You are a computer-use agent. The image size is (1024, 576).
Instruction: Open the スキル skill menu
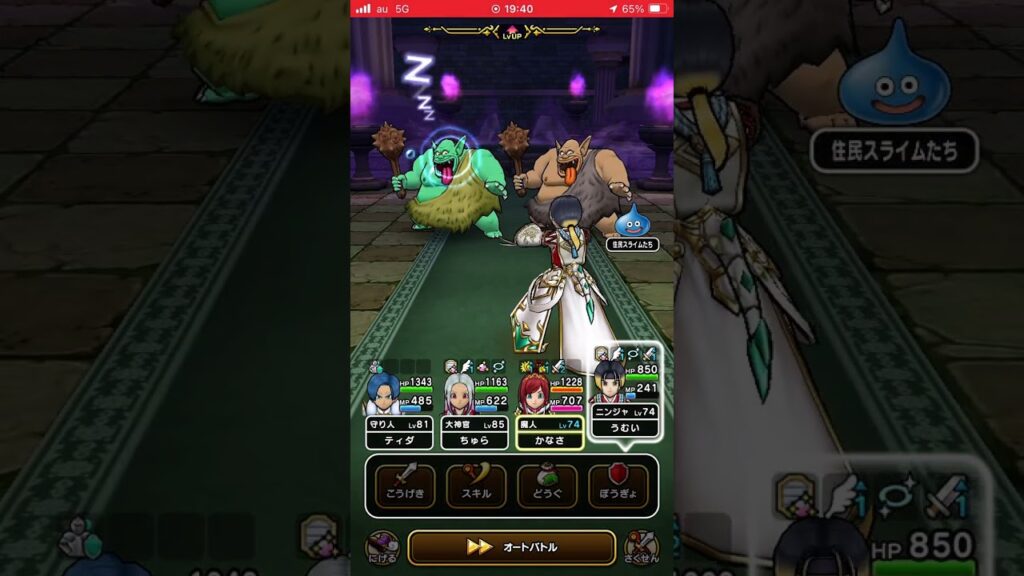pyautogui.click(x=476, y=485)
